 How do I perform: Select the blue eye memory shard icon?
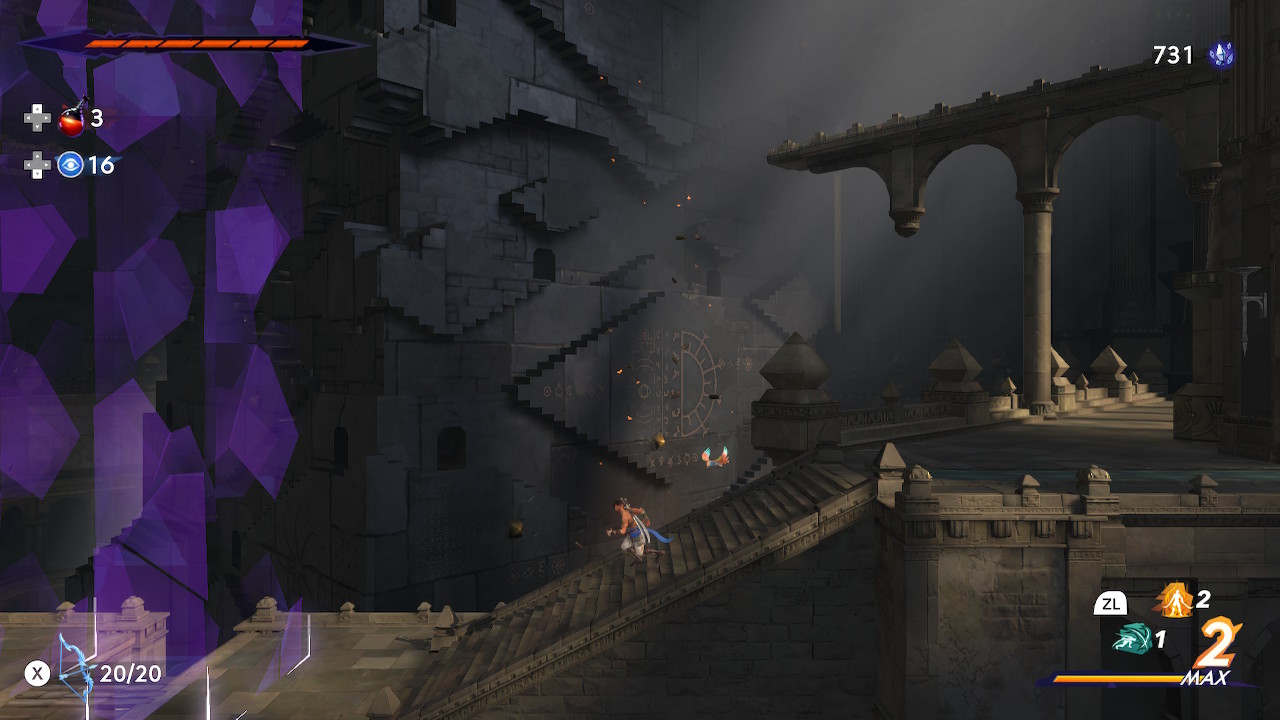[70, 165]
